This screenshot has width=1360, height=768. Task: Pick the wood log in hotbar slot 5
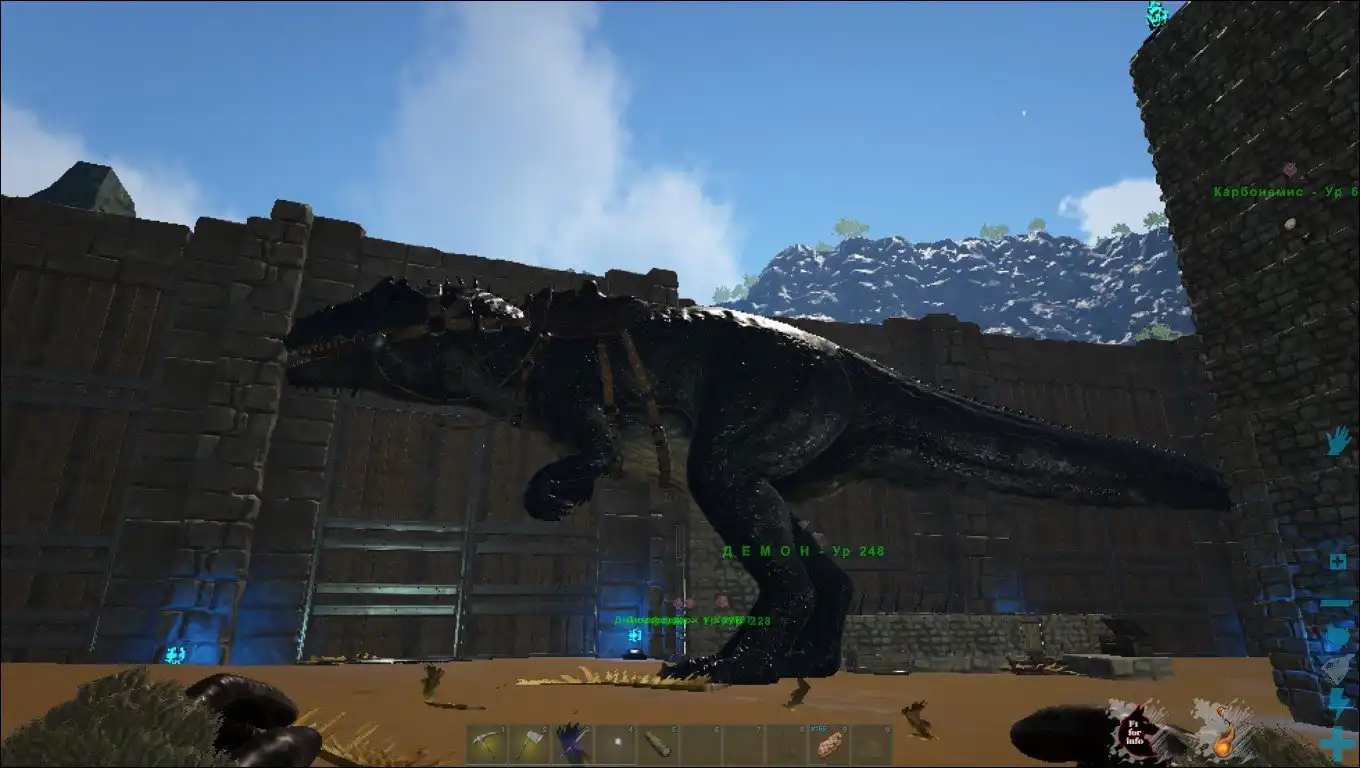pos(657,745)
